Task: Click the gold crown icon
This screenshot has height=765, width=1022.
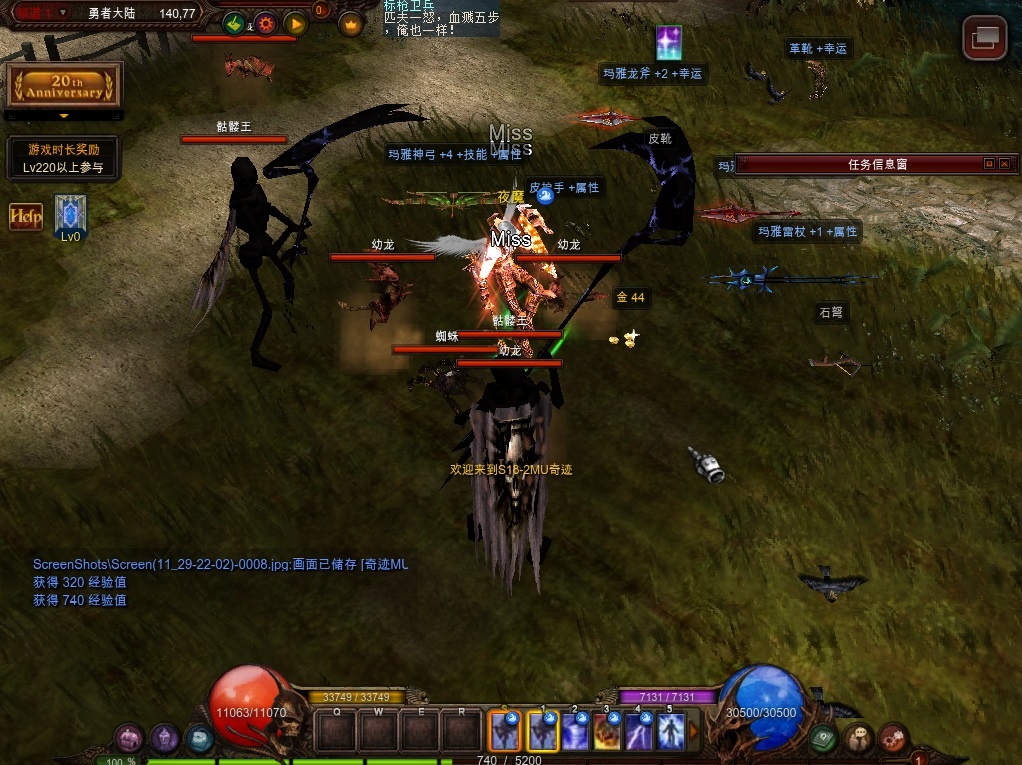Action: click(x=350, y=25)
